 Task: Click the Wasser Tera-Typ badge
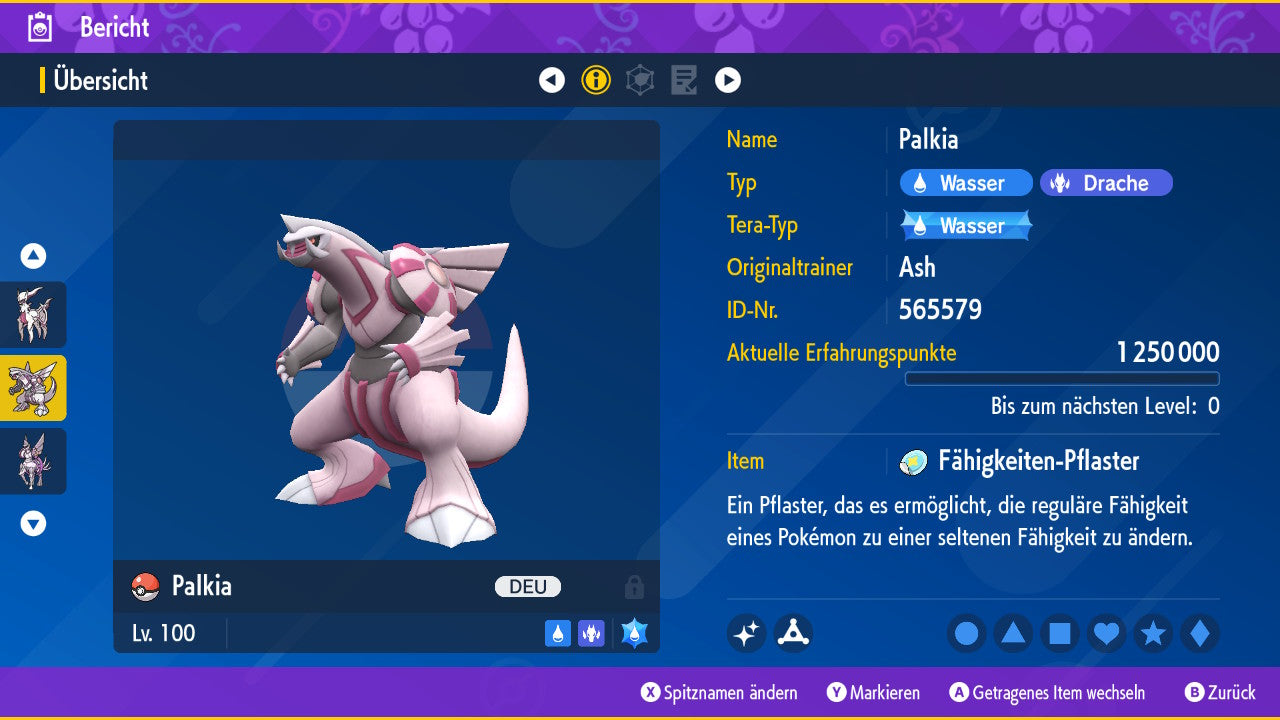[x=966, y=226]
